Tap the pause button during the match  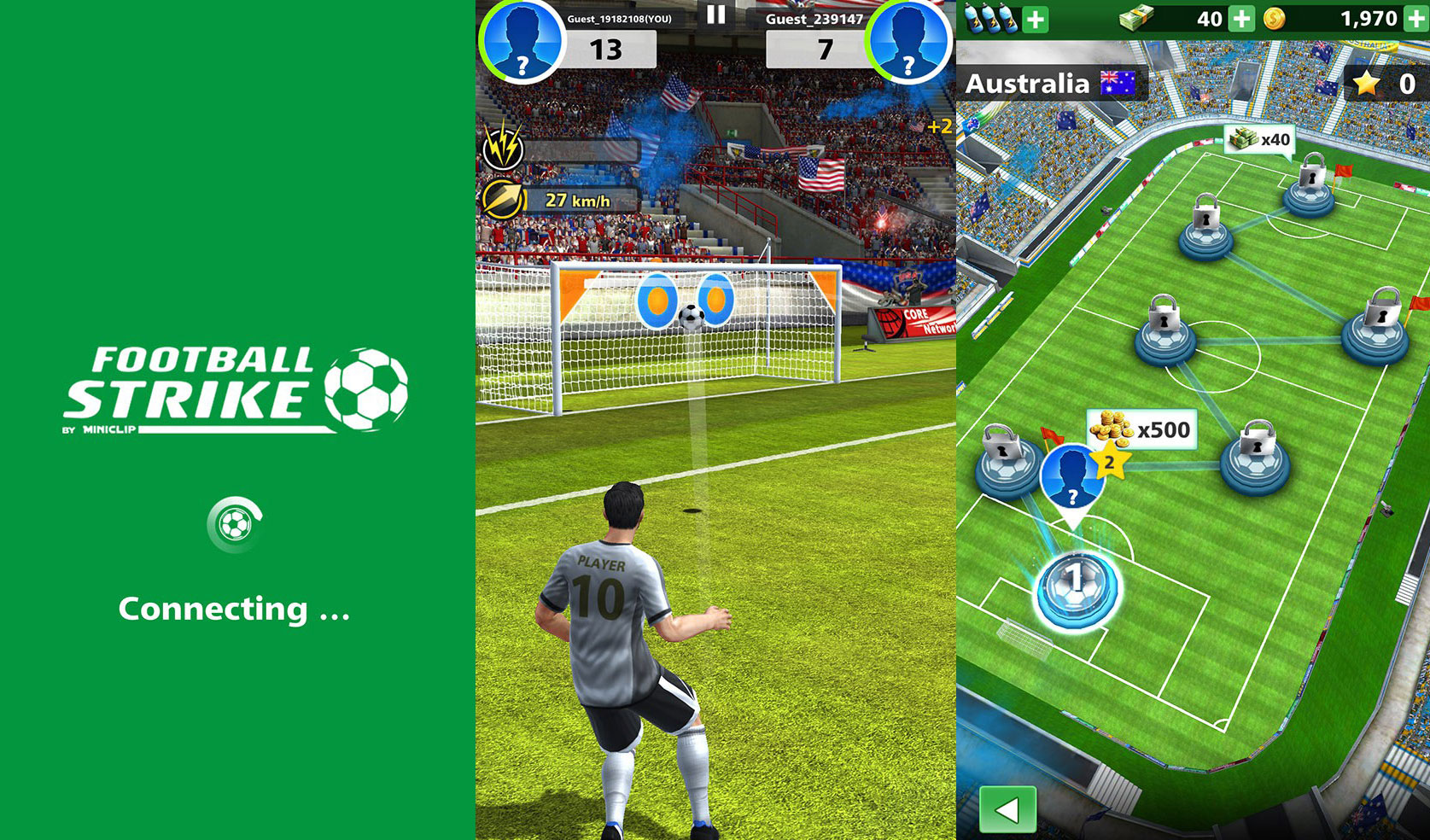(717, 13)
